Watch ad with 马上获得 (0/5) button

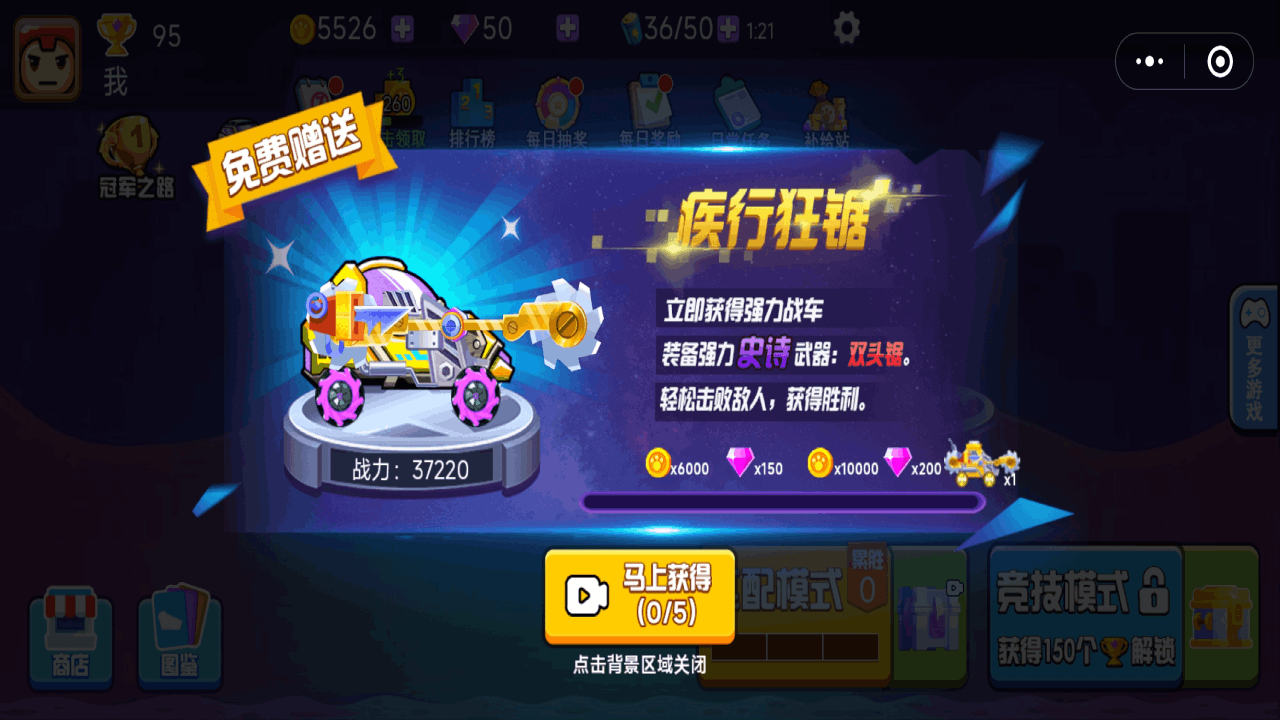coord(638,595)
